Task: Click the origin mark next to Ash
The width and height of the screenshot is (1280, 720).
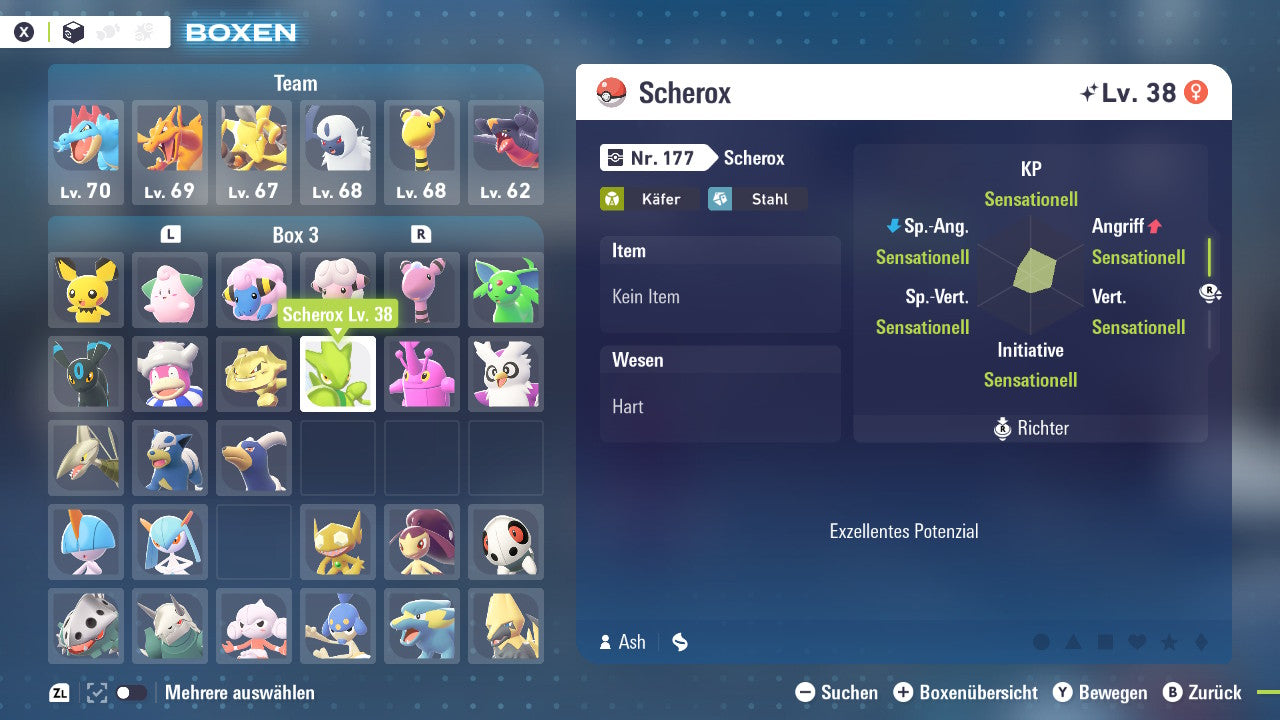Action: (x=679, y=643)
